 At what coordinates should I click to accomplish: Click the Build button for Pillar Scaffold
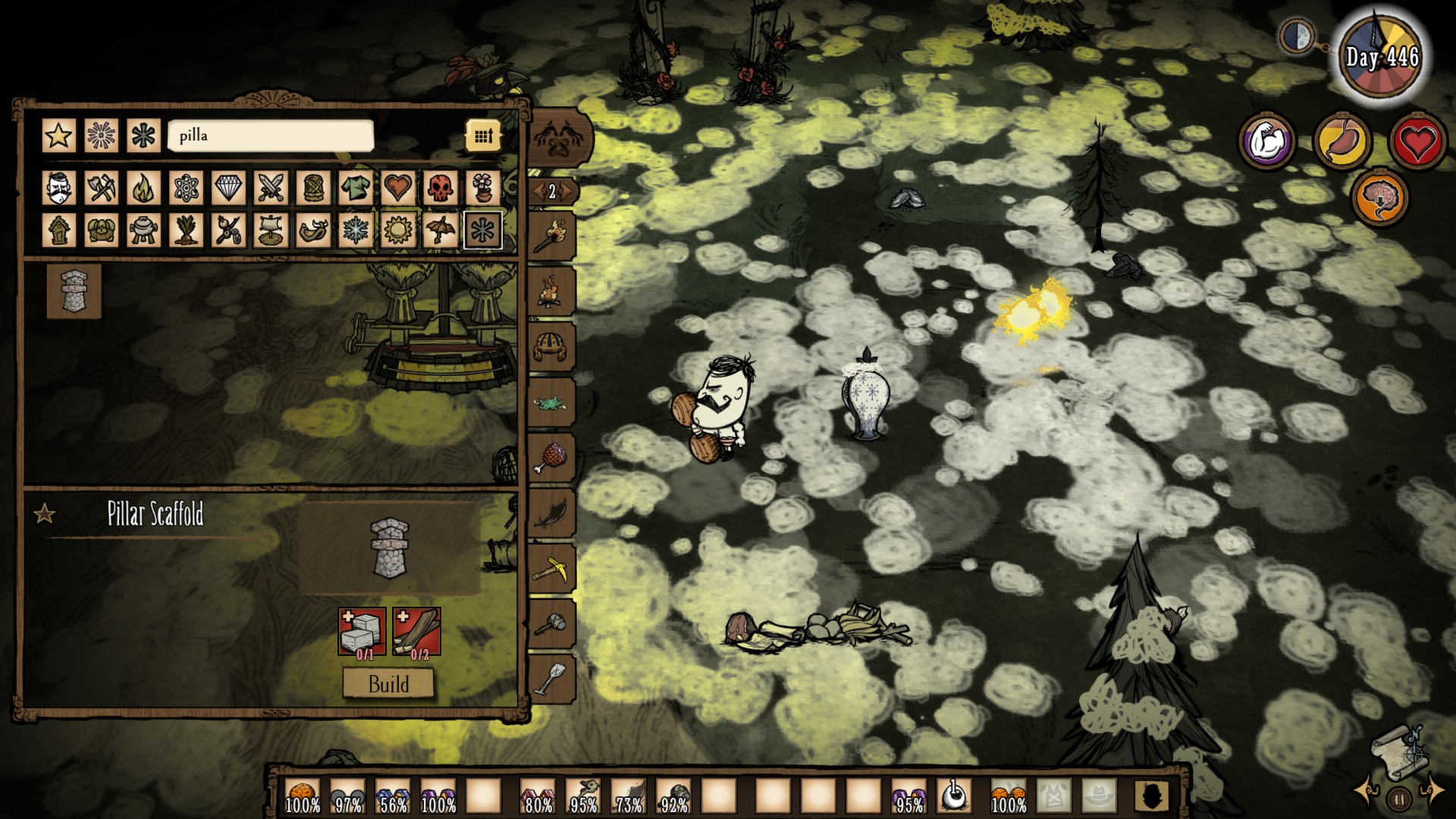tap(388, 684)
